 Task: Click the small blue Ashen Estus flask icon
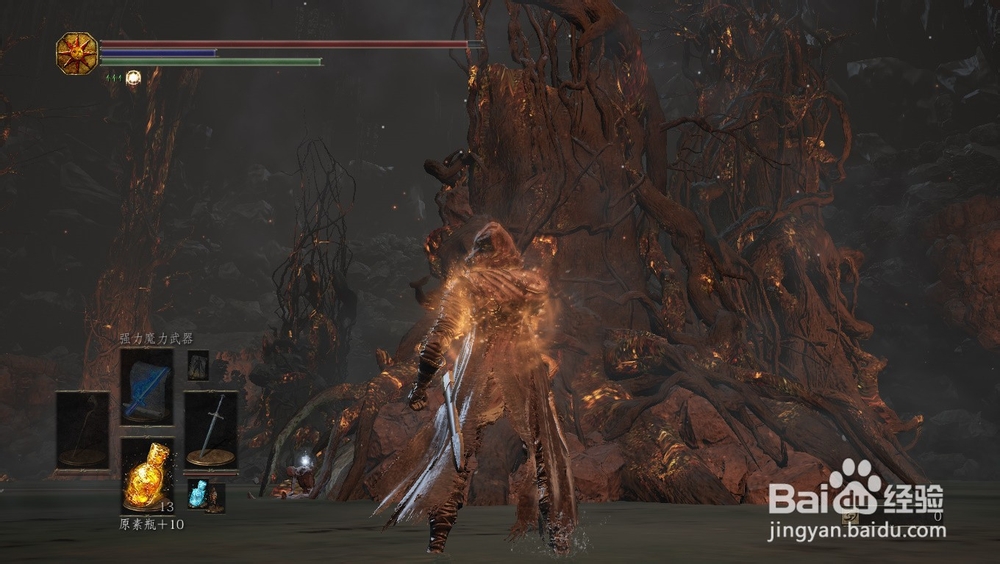pyautogui.click(x=198, y=494)
